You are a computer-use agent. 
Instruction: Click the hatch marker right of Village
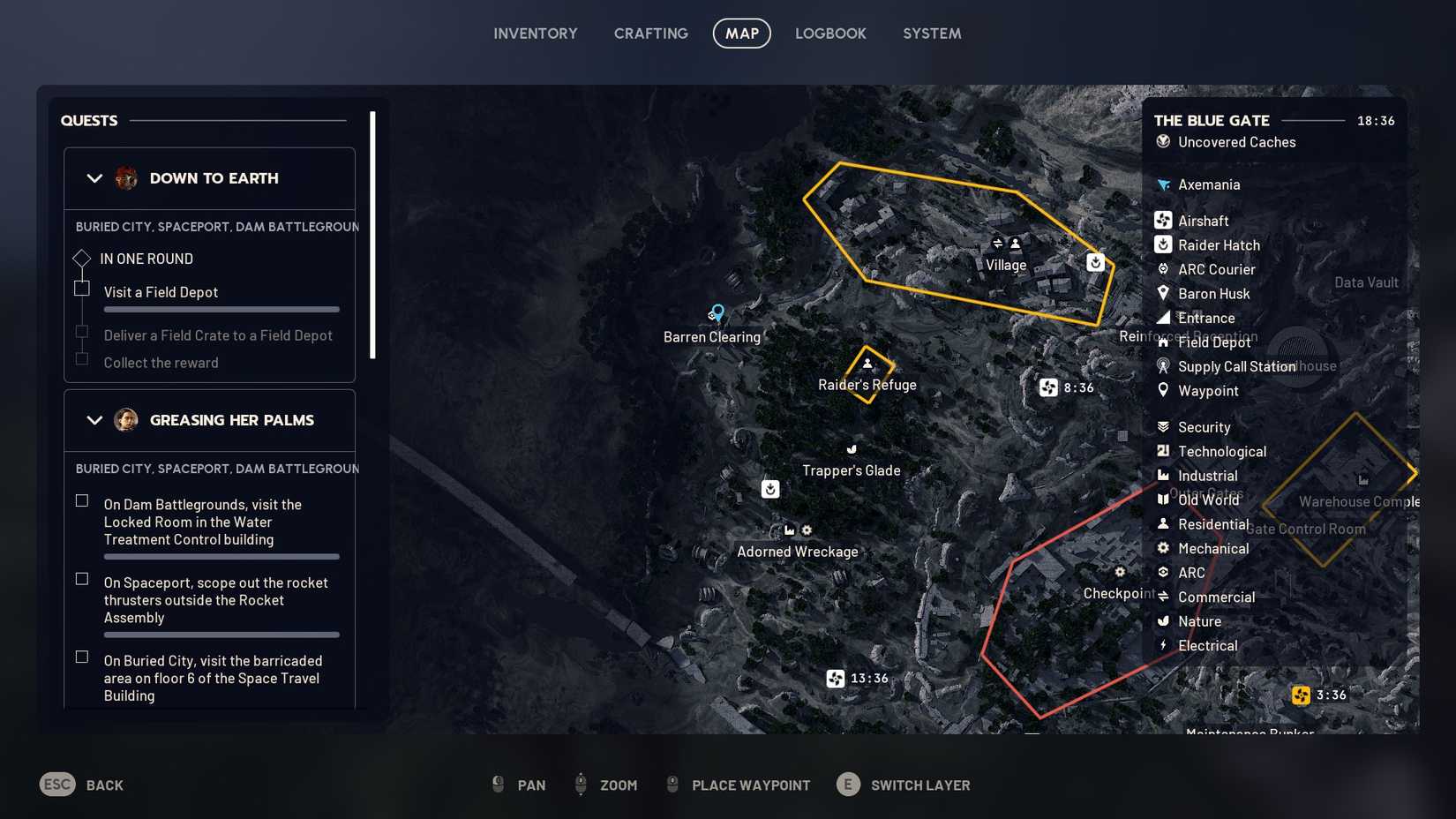coord(1094,262)
